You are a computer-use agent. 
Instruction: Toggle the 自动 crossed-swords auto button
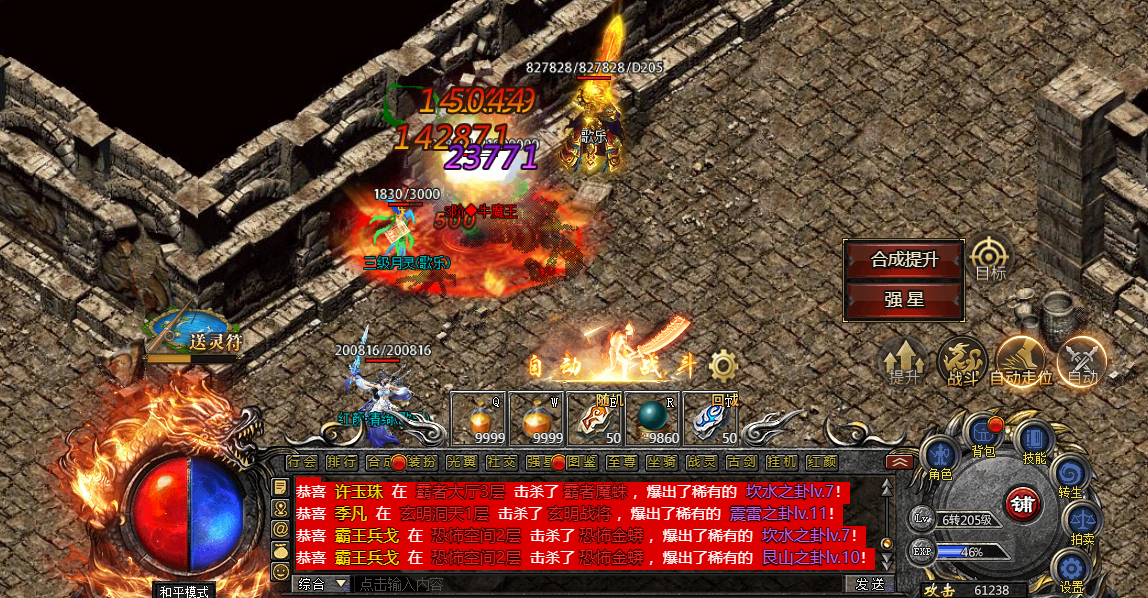(1082, 361)
